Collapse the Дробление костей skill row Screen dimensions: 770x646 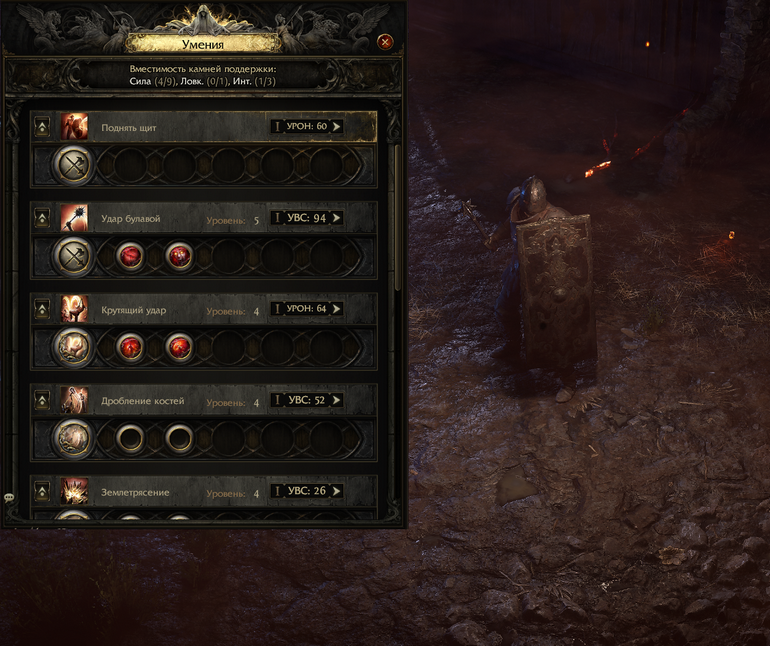click(x=42, y=401)
